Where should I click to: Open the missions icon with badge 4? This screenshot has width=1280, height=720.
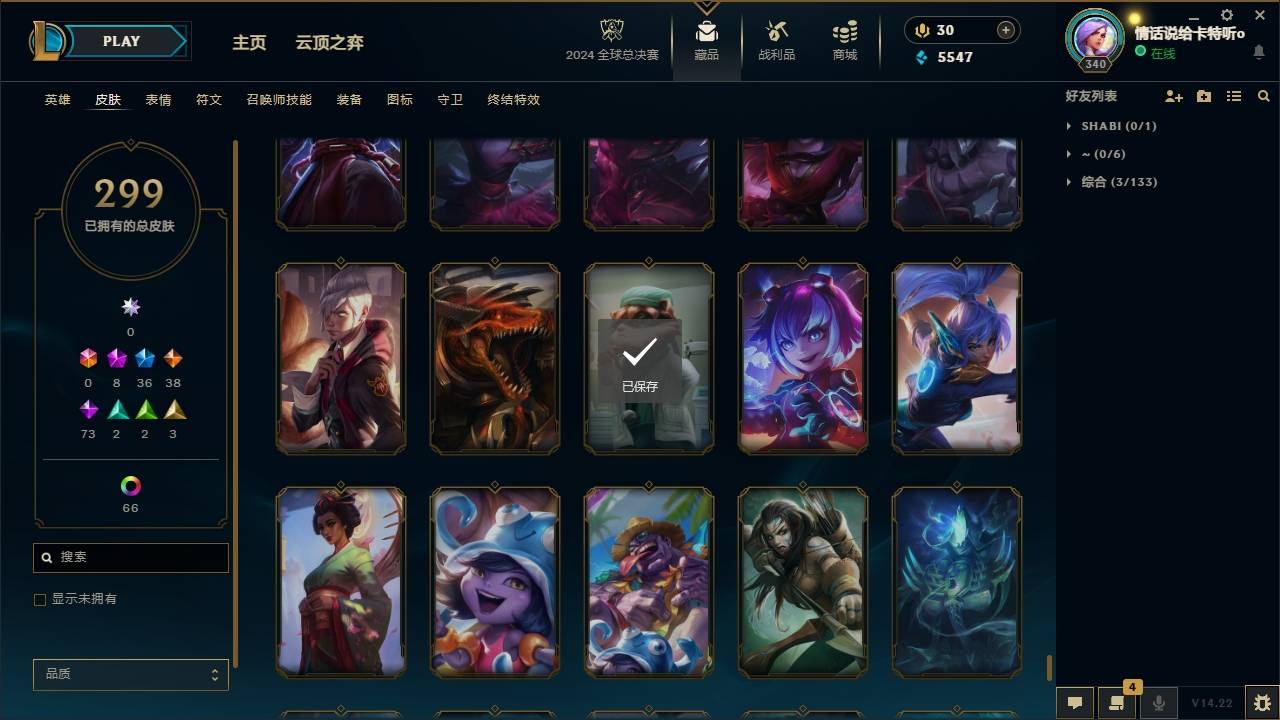click(x=1117, y=701)
